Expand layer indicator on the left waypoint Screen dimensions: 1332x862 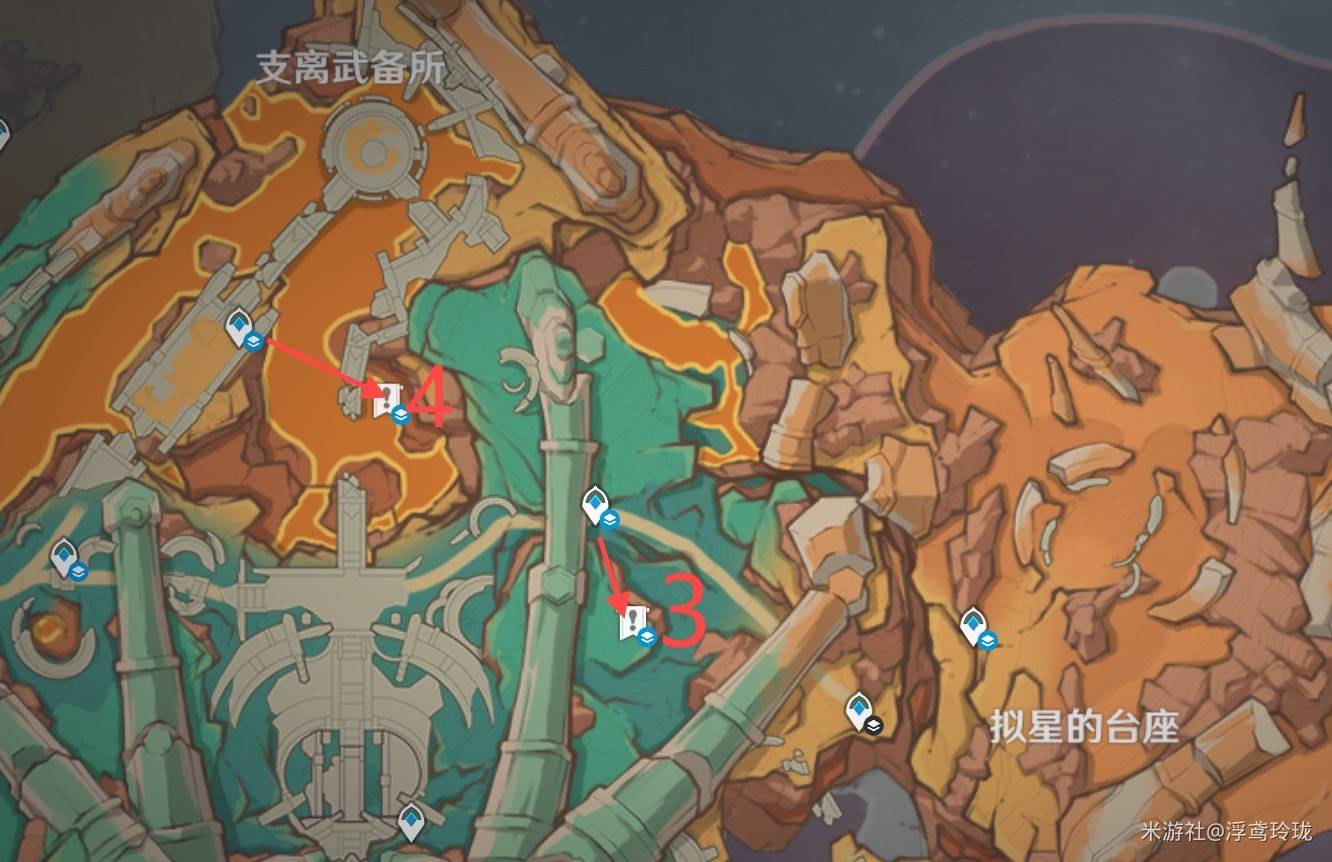tap(79, 569)
